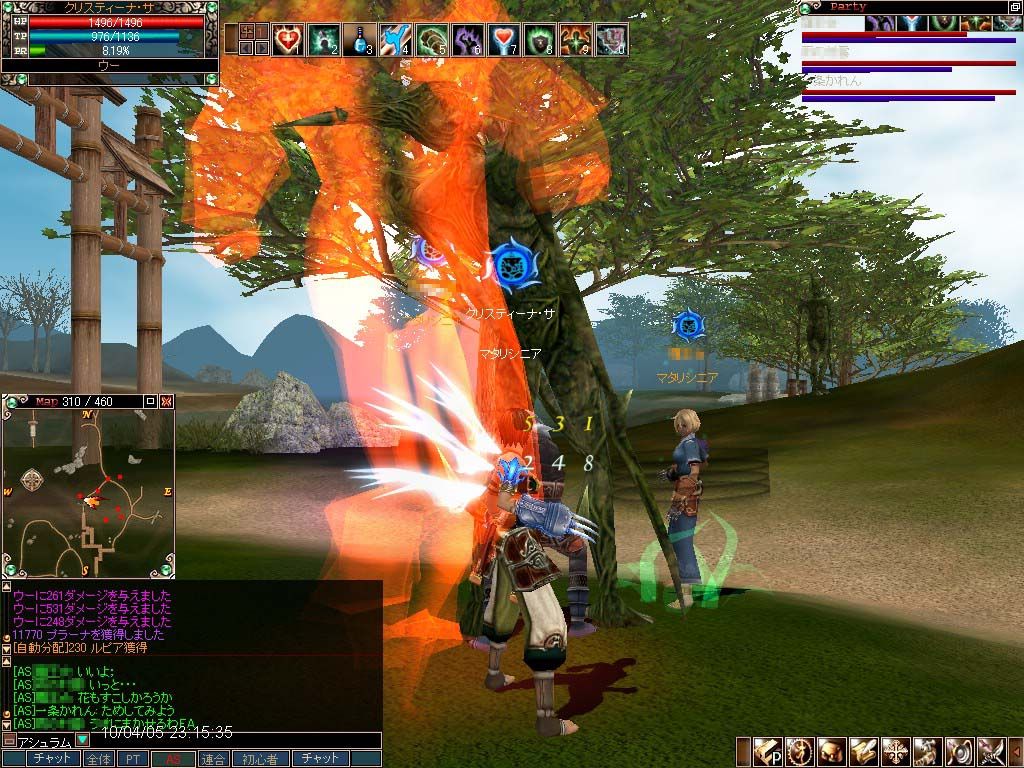Open the chat target dropdown arrow
This screenshot has width=1024, height=768.
point(82,741)
